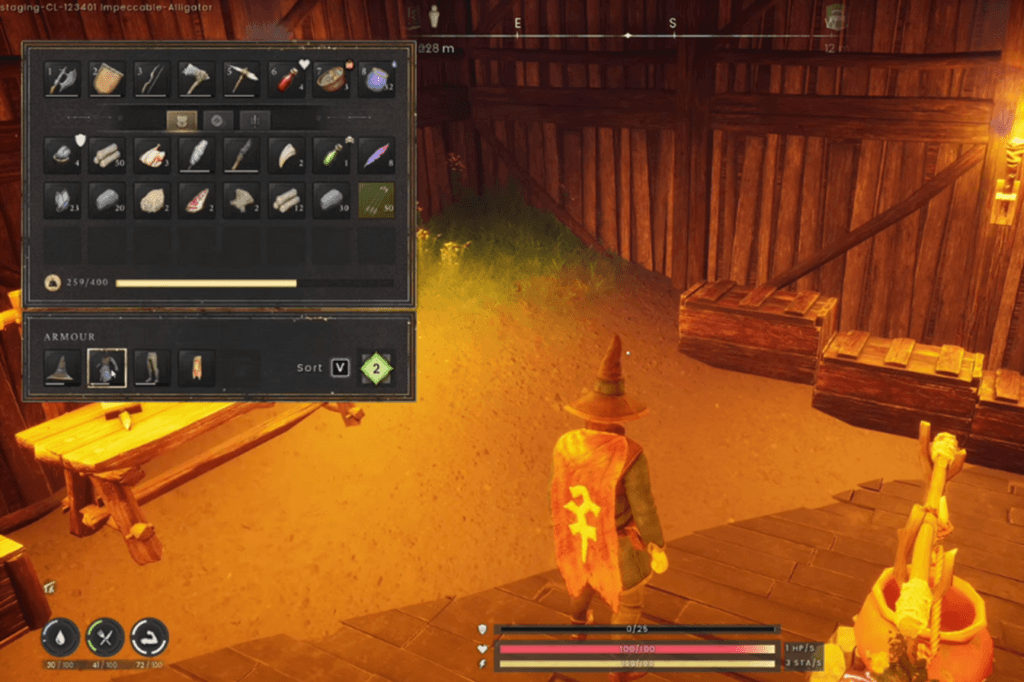Switch to the highlighted backpack inventory tab
Image resolution: width=1024 pixels, height=682 pixels.
point(181,121)
